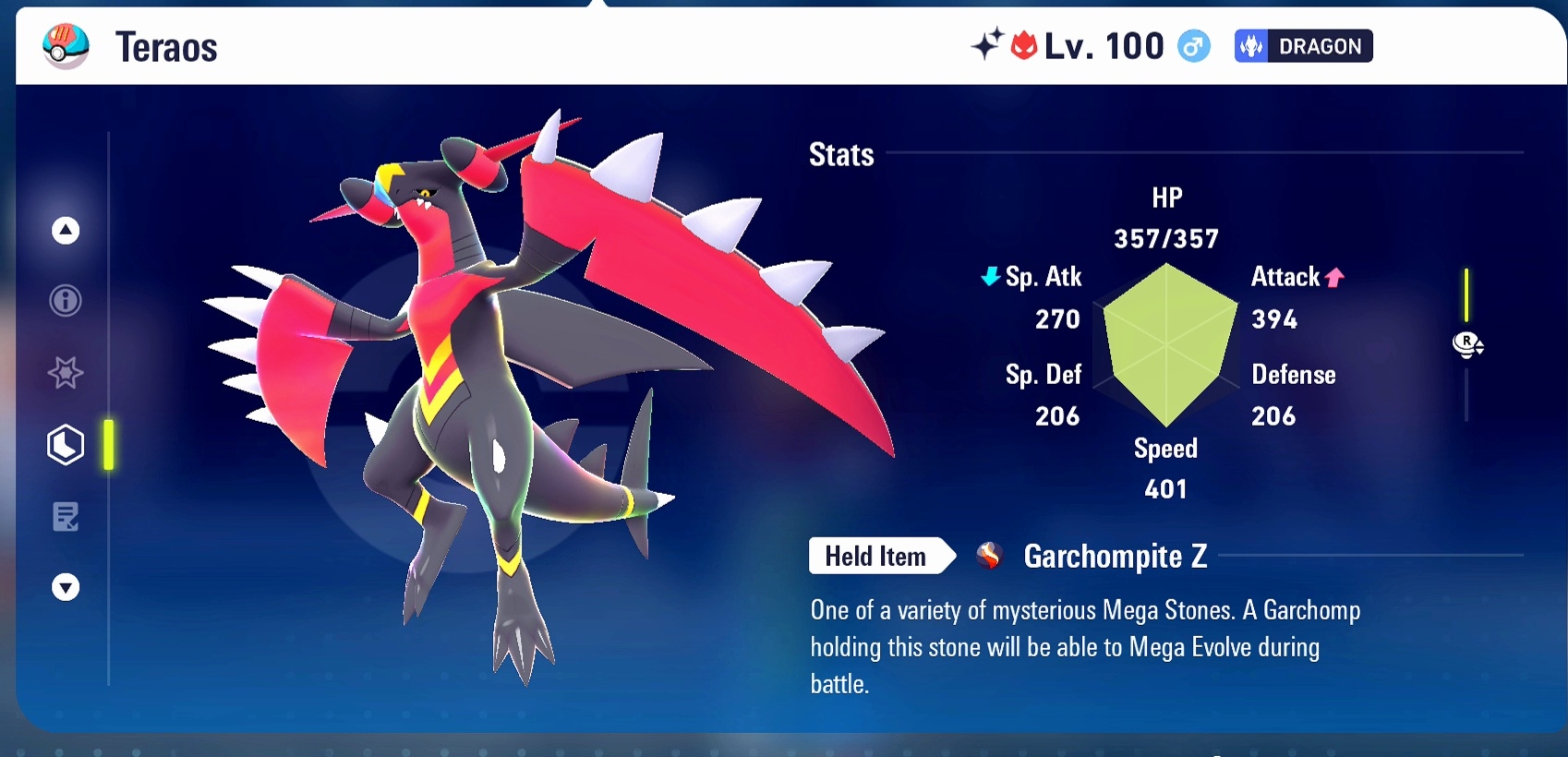Click the down arrow in the left sidebar
Screen dimensions: 1568x757
coord(66,587)
